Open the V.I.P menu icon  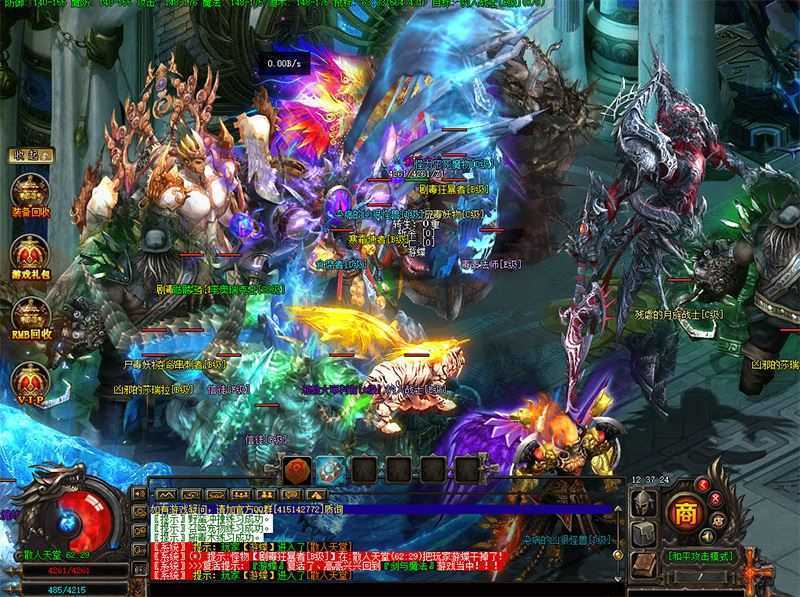click(31, 379)
